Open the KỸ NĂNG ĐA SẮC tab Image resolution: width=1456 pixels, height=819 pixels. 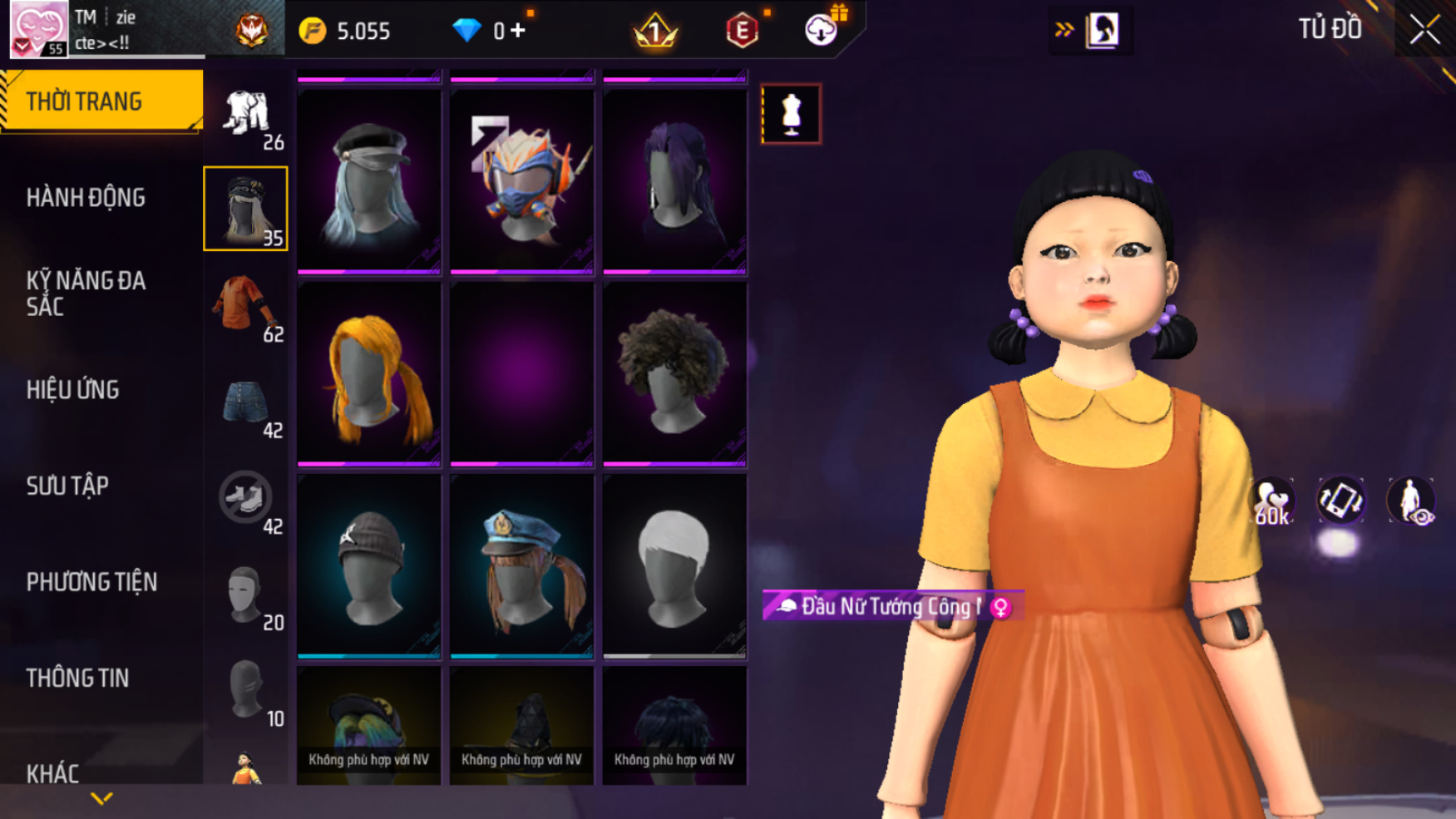click(x=86, y=294)
